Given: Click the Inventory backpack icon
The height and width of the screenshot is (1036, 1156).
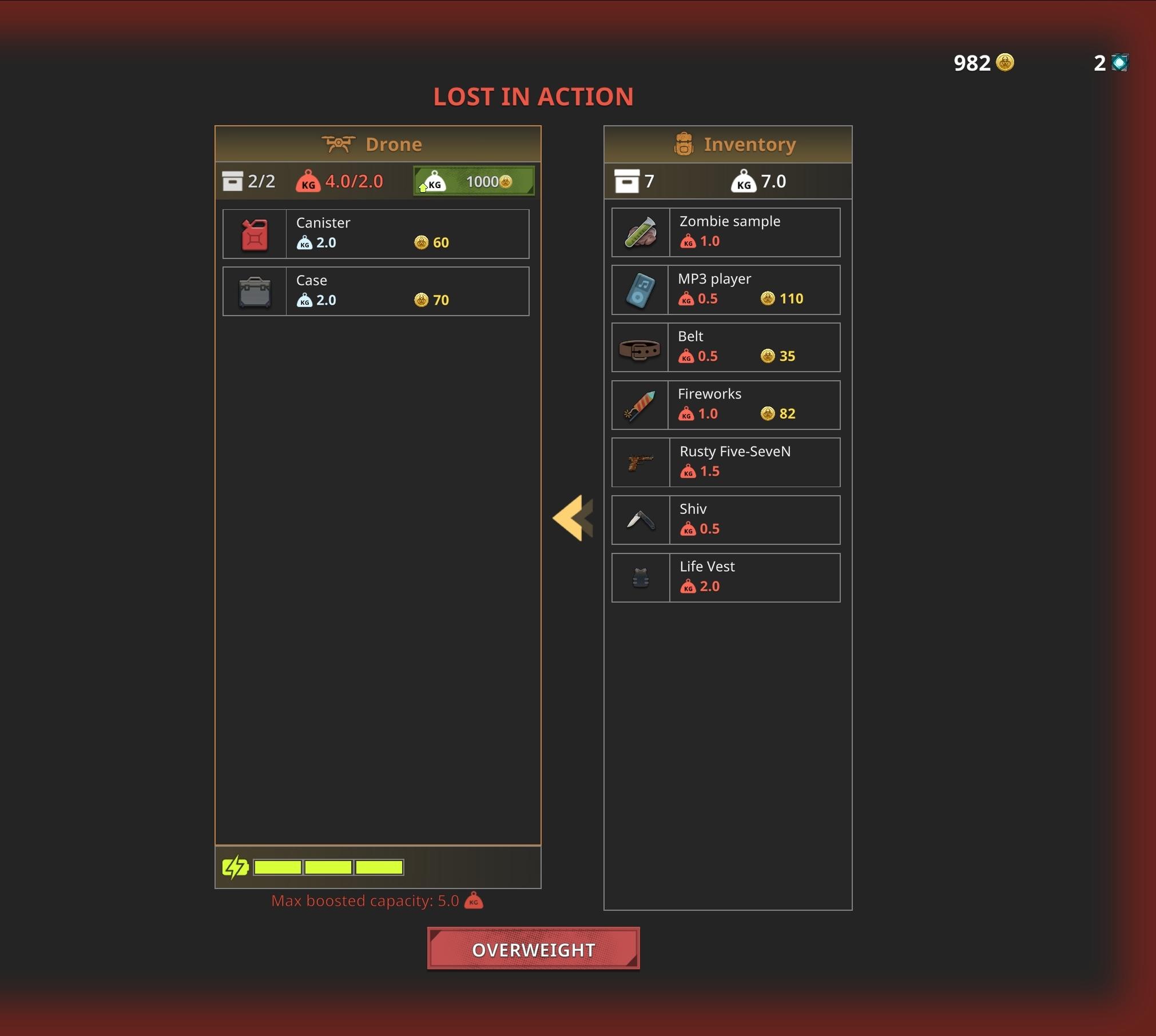Looking at the screenshot, I should pyautogui.click(x=684, y=144).
